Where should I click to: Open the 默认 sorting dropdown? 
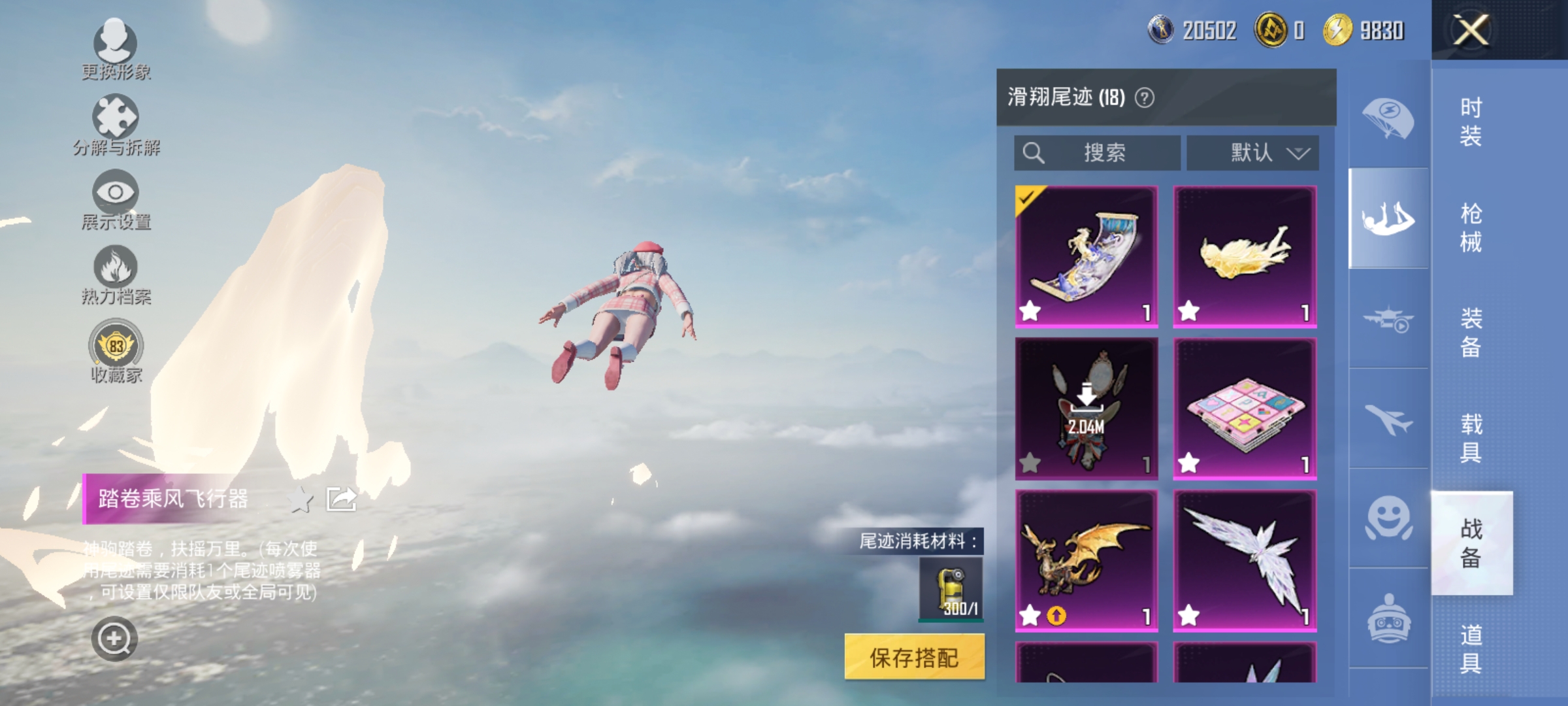click(x=1250, y=152)
